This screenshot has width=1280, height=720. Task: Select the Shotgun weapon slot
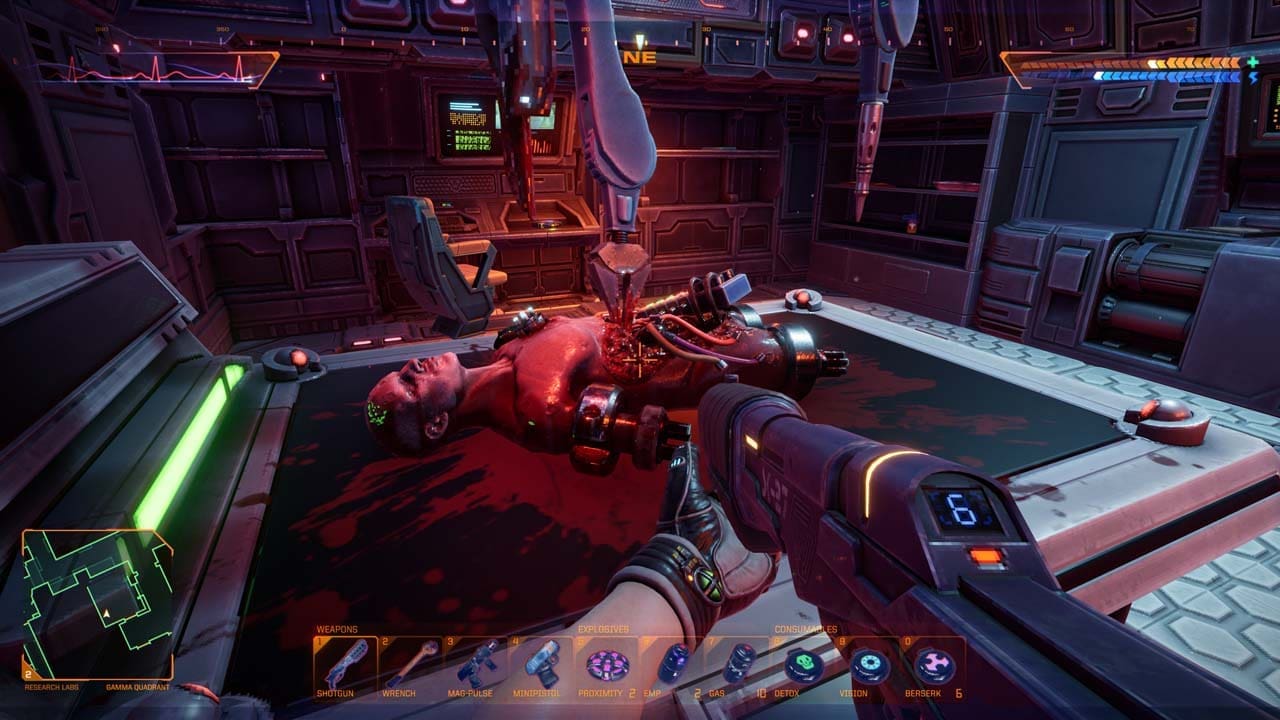345,664
